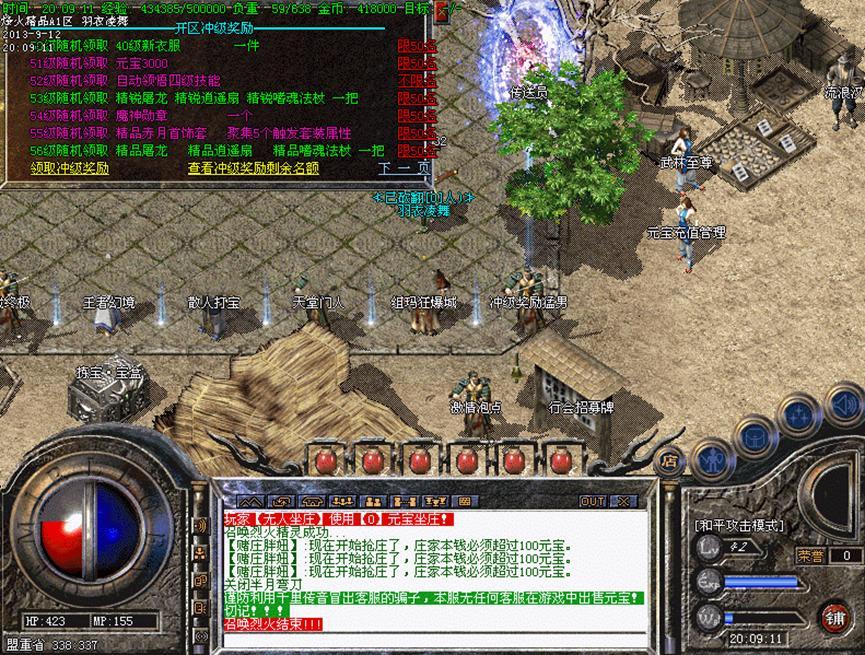Switch the 和平攻击模式 attack mode label
Image resolution: width=865 pixels, height=655 pixels.
pos(739,525)
